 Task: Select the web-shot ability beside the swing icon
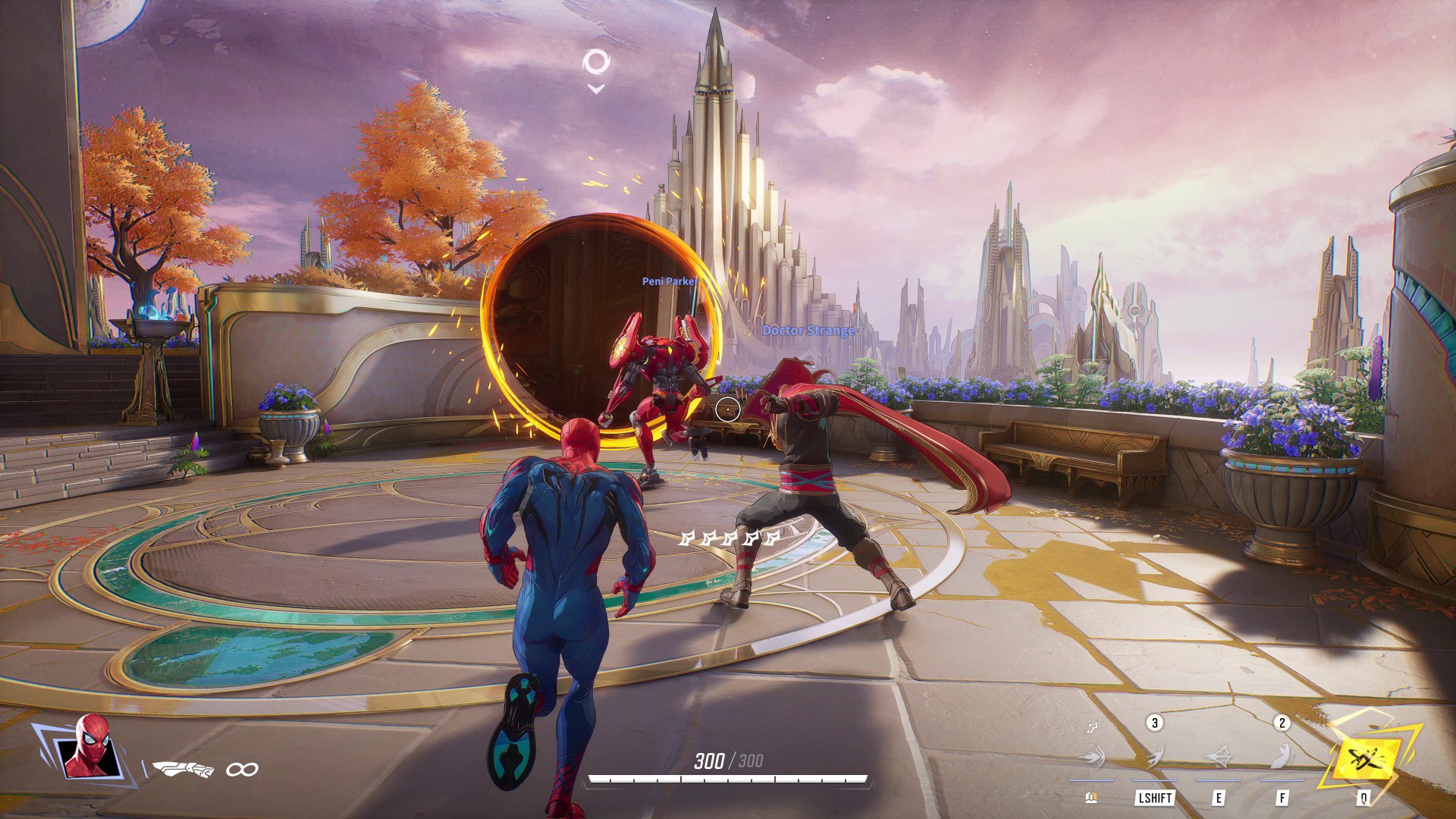(x=1092, y=756)
